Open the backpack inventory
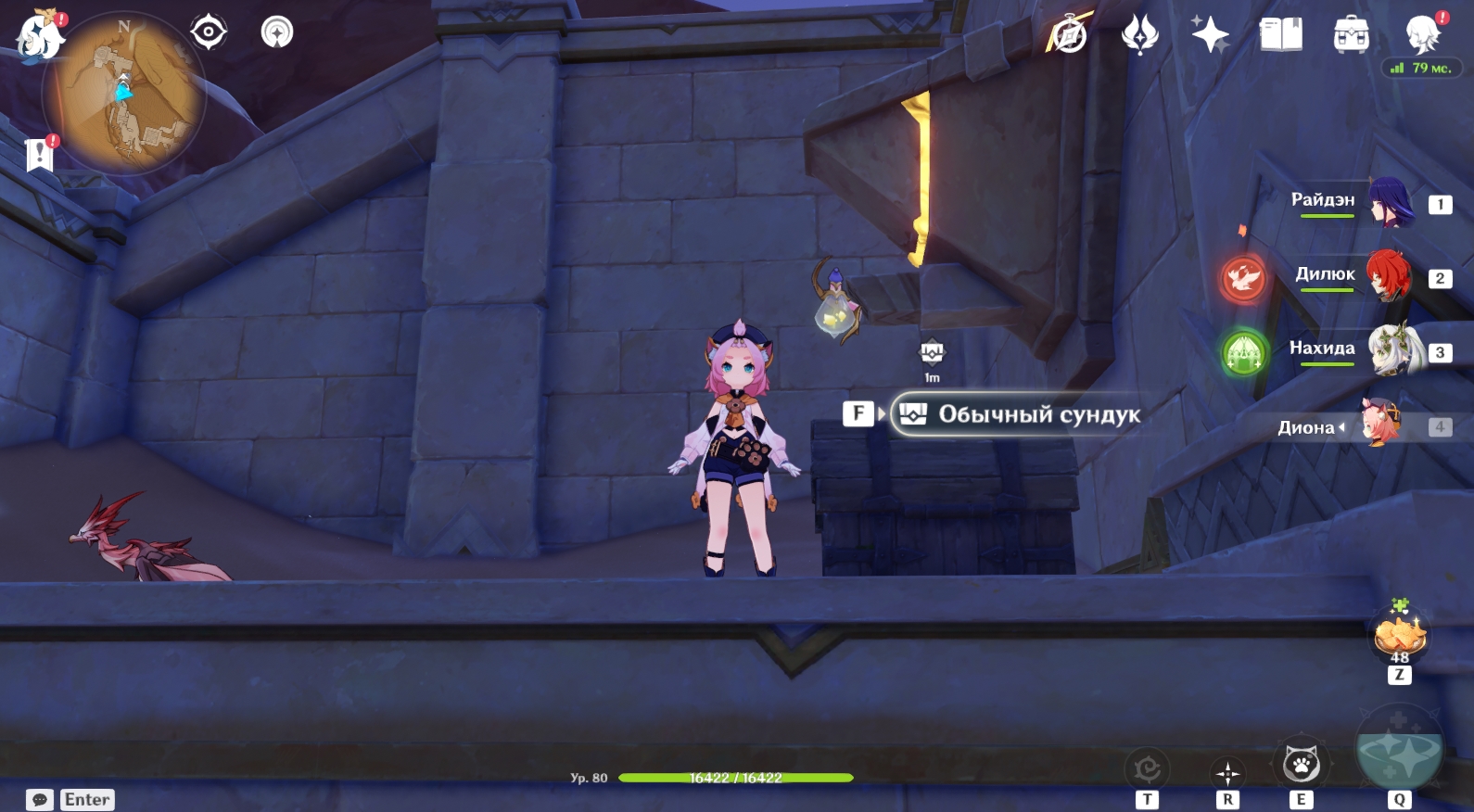This screenshot has height=812, width=1474. click(x=1351, y=35)
